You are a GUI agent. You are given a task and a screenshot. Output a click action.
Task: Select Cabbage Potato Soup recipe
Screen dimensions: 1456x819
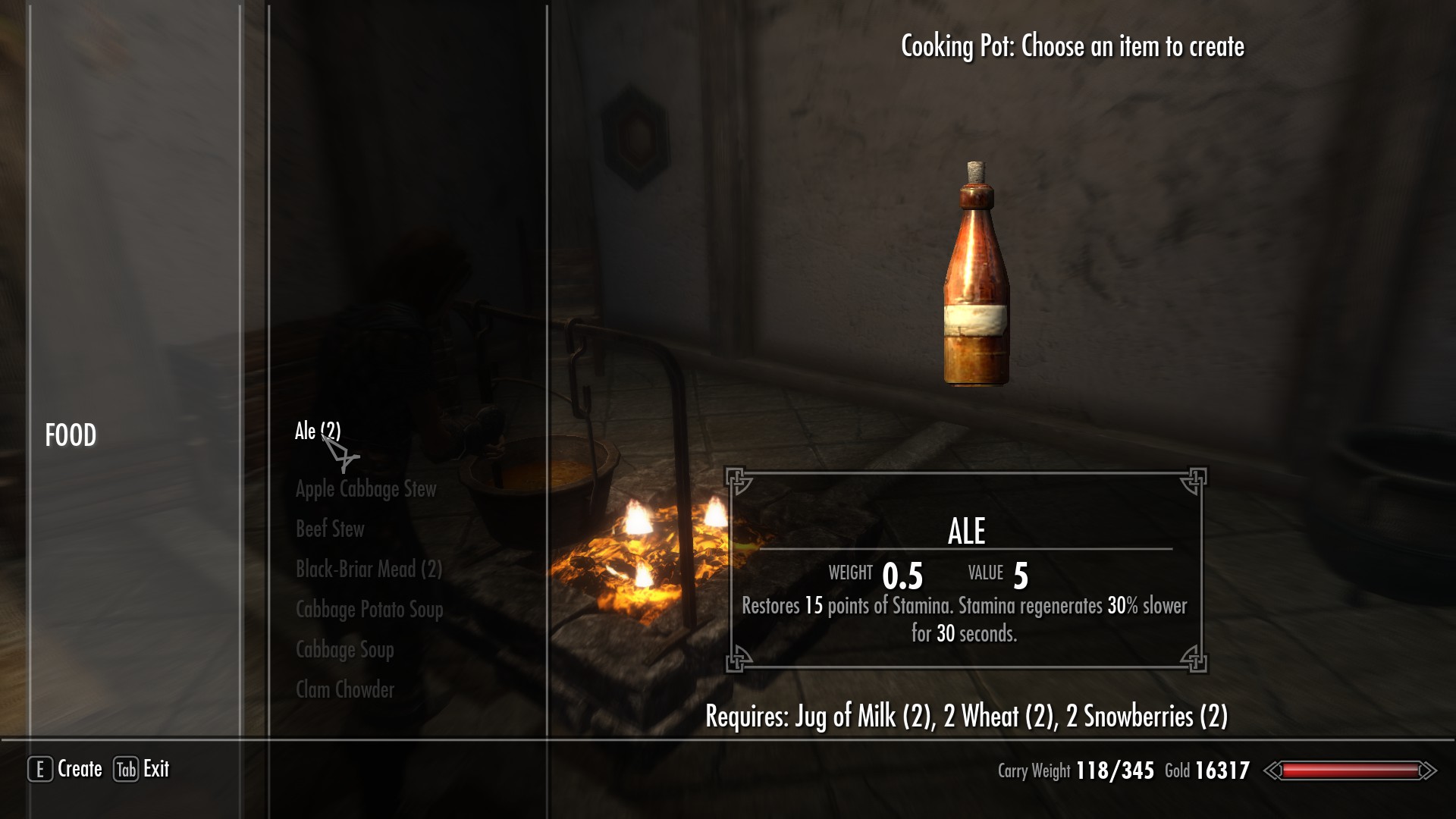pyautogui.click(x=369, y=609)
